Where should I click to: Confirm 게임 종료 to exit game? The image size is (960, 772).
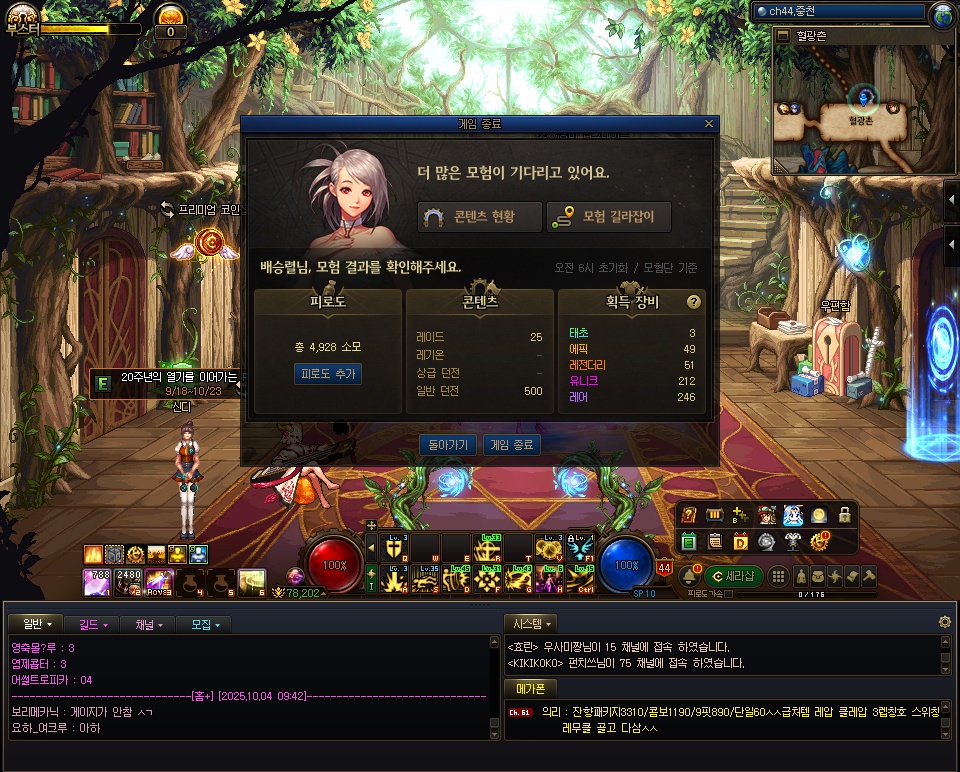click(511, 444)
